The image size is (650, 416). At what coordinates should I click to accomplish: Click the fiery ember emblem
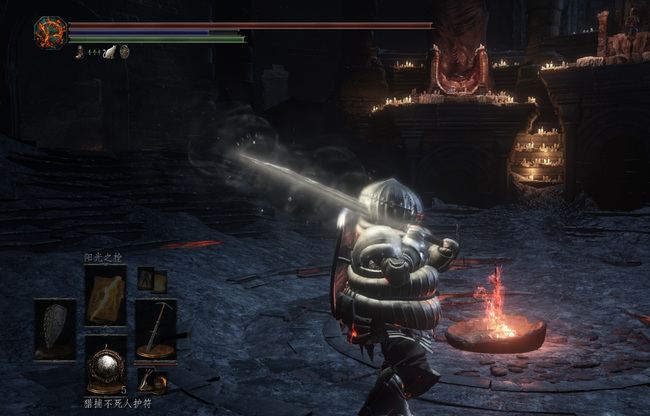[x=50, y=33]
